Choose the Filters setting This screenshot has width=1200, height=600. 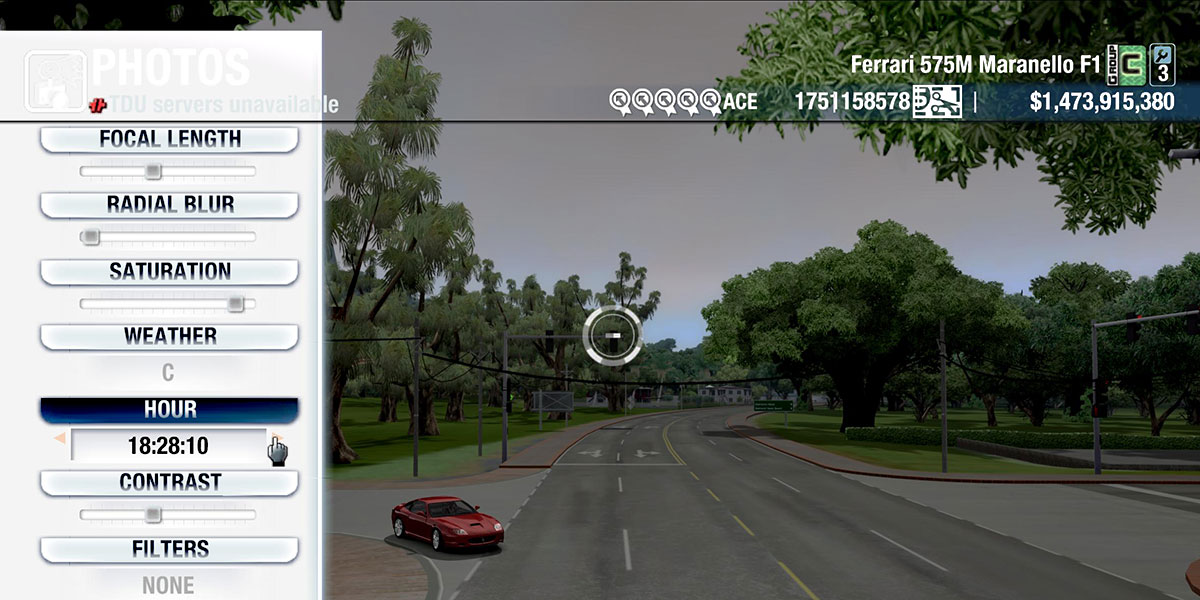(x=169, y=549)
